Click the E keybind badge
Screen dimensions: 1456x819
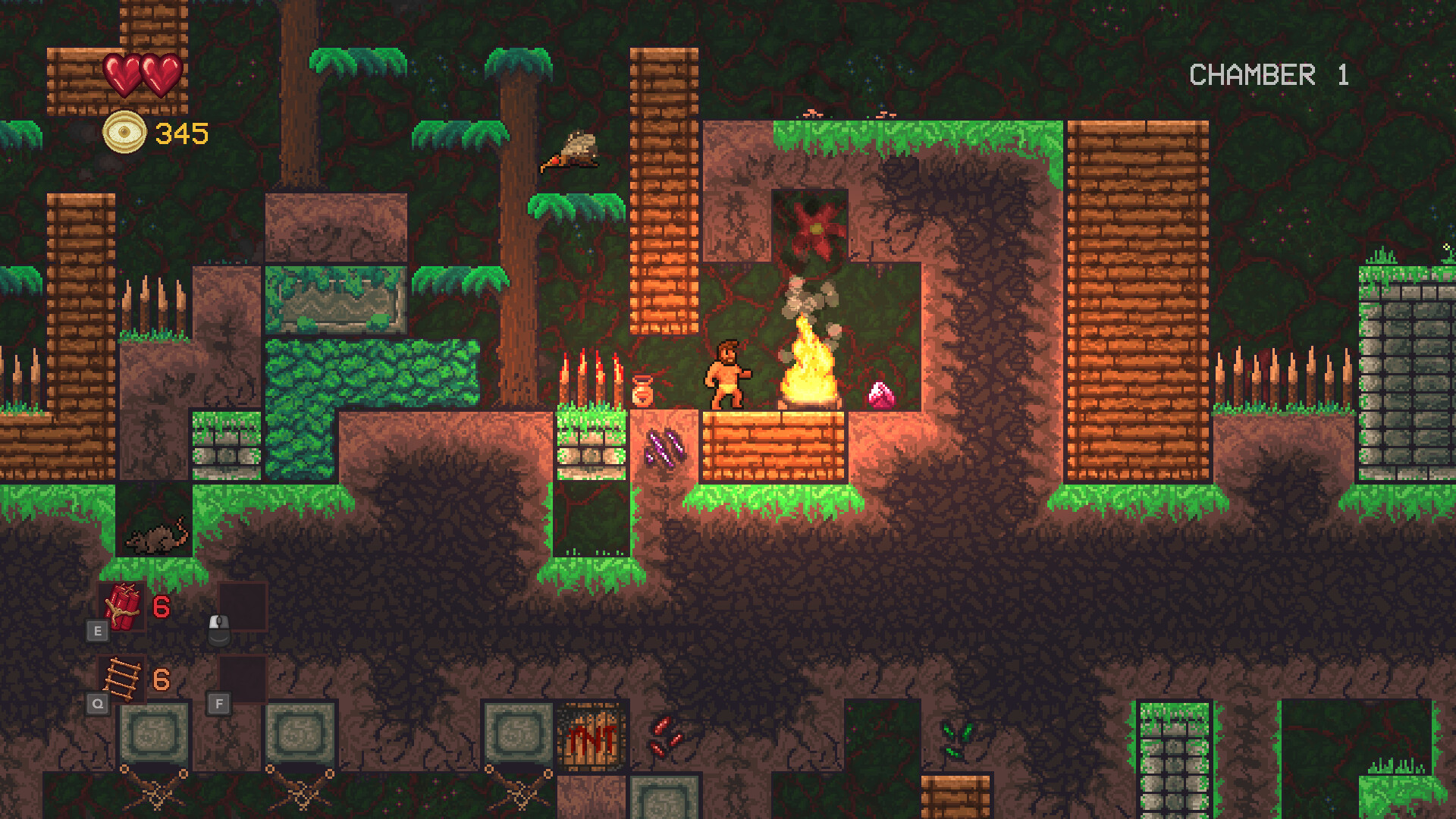pos(98,629)
